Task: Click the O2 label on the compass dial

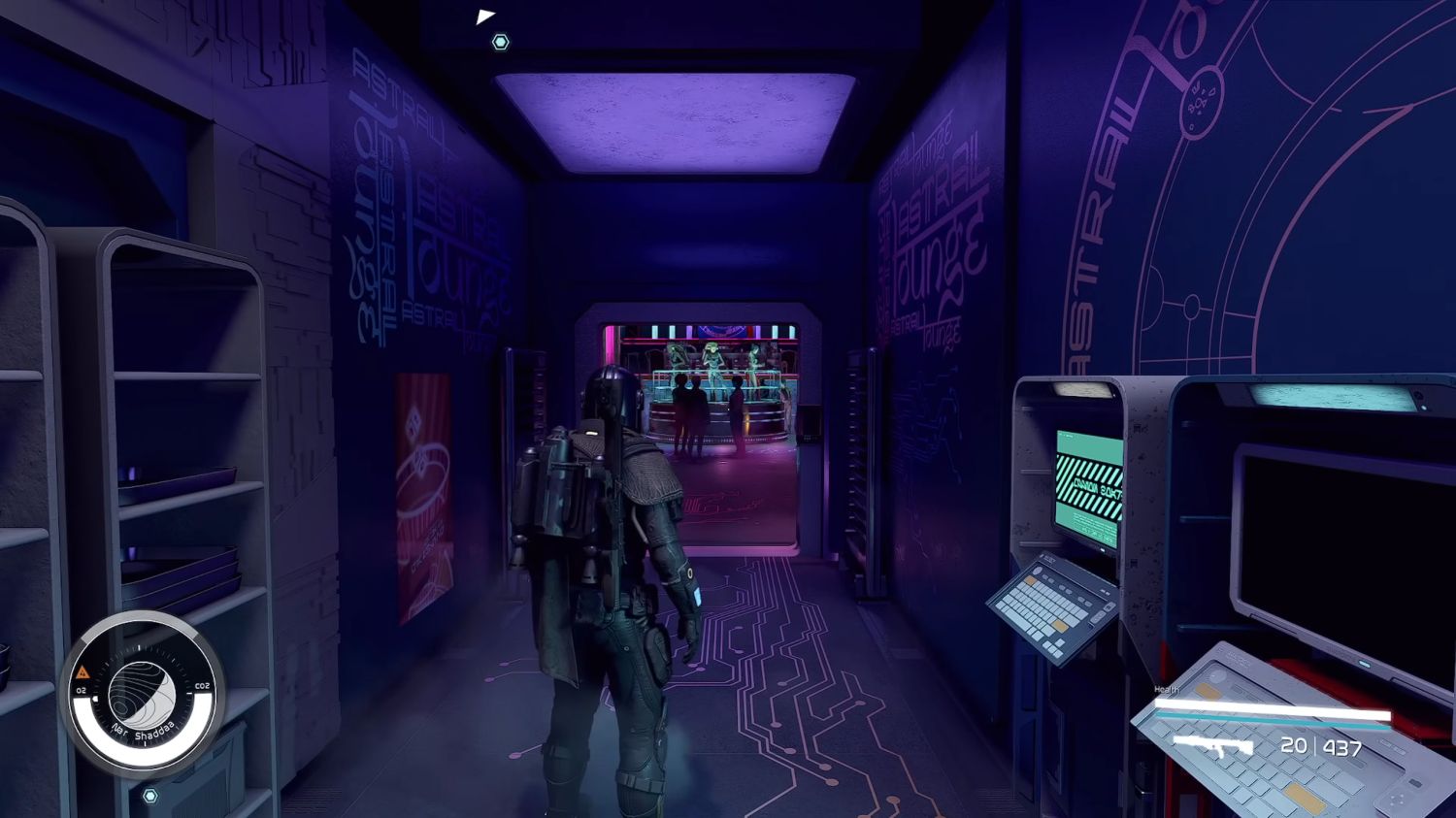Action: (x=81, y=690)
